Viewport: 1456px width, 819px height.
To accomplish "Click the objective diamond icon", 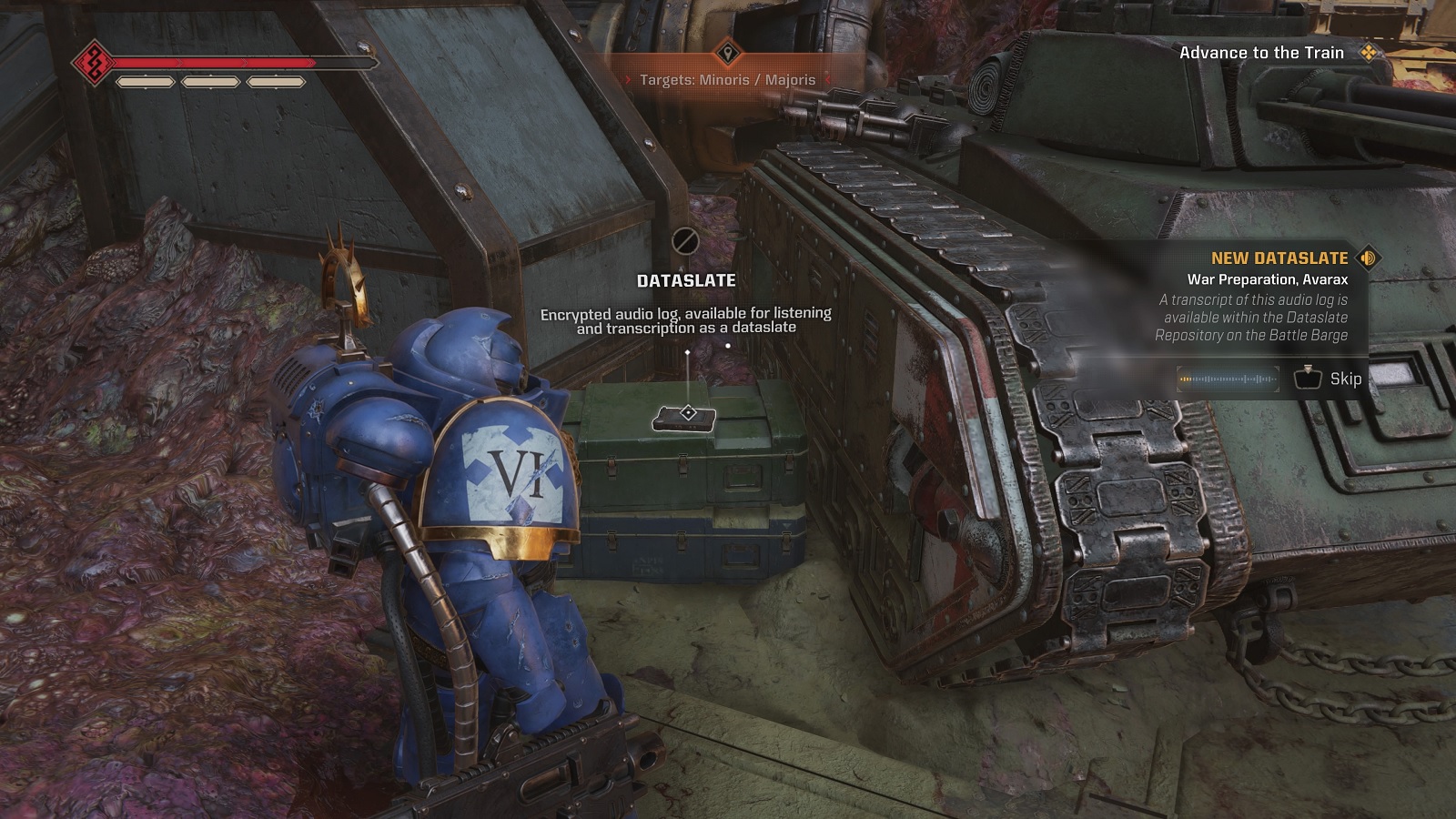I will click(x=1368, y=53).
